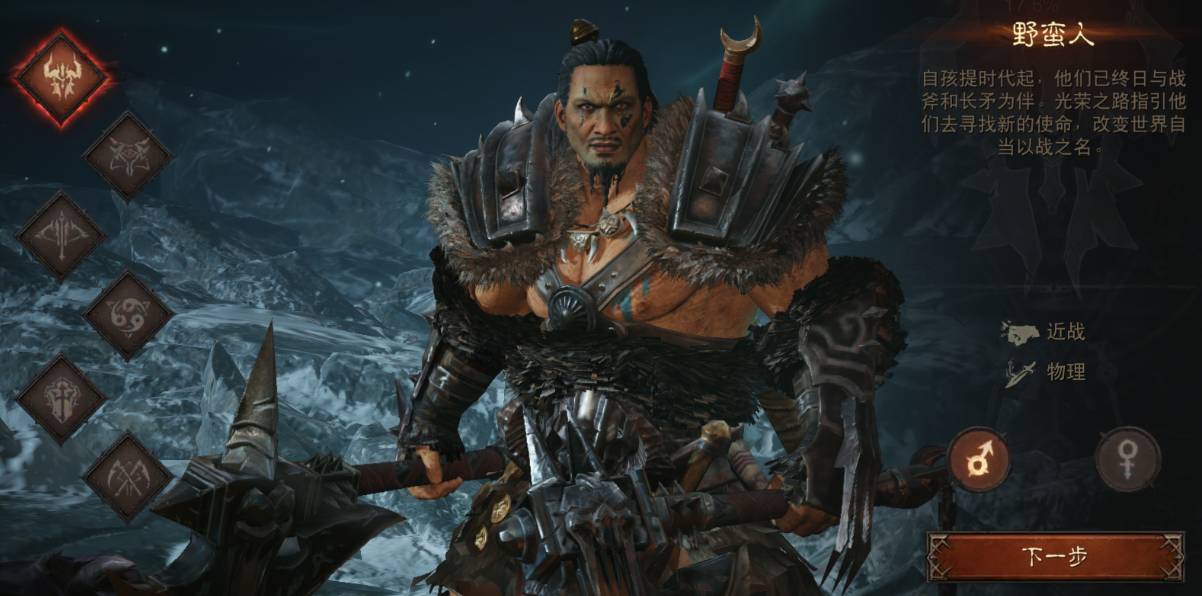The height and width of the screenshot is (596, 1202).
Task: Select the crossed scythes Necromancer class icon
Action: [127, 477]
